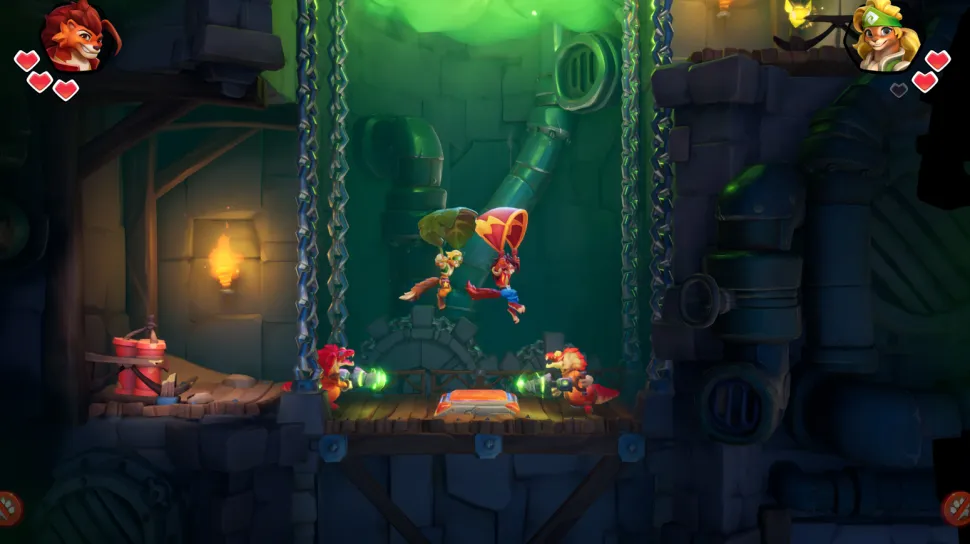Click the crossed-out paw icon at right edge

[957, 508]
